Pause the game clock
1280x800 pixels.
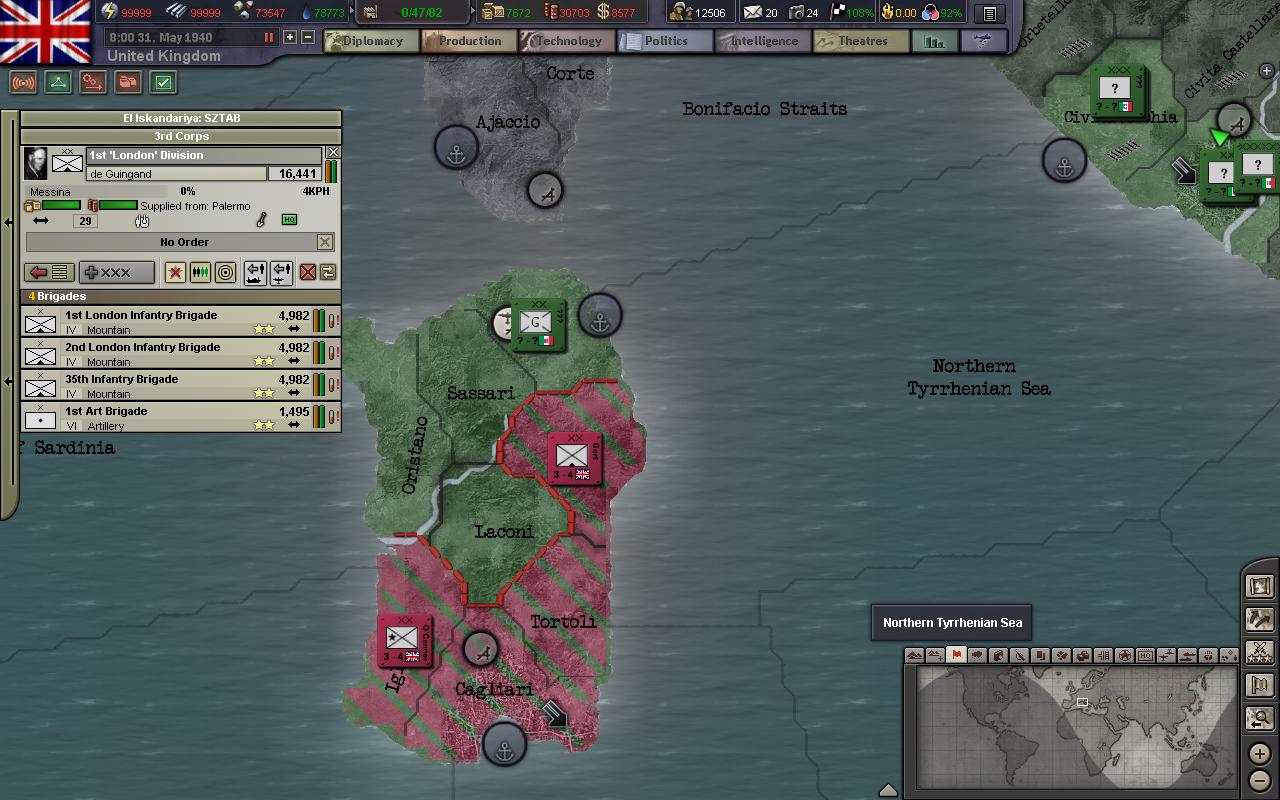click(x=268, y=37)
